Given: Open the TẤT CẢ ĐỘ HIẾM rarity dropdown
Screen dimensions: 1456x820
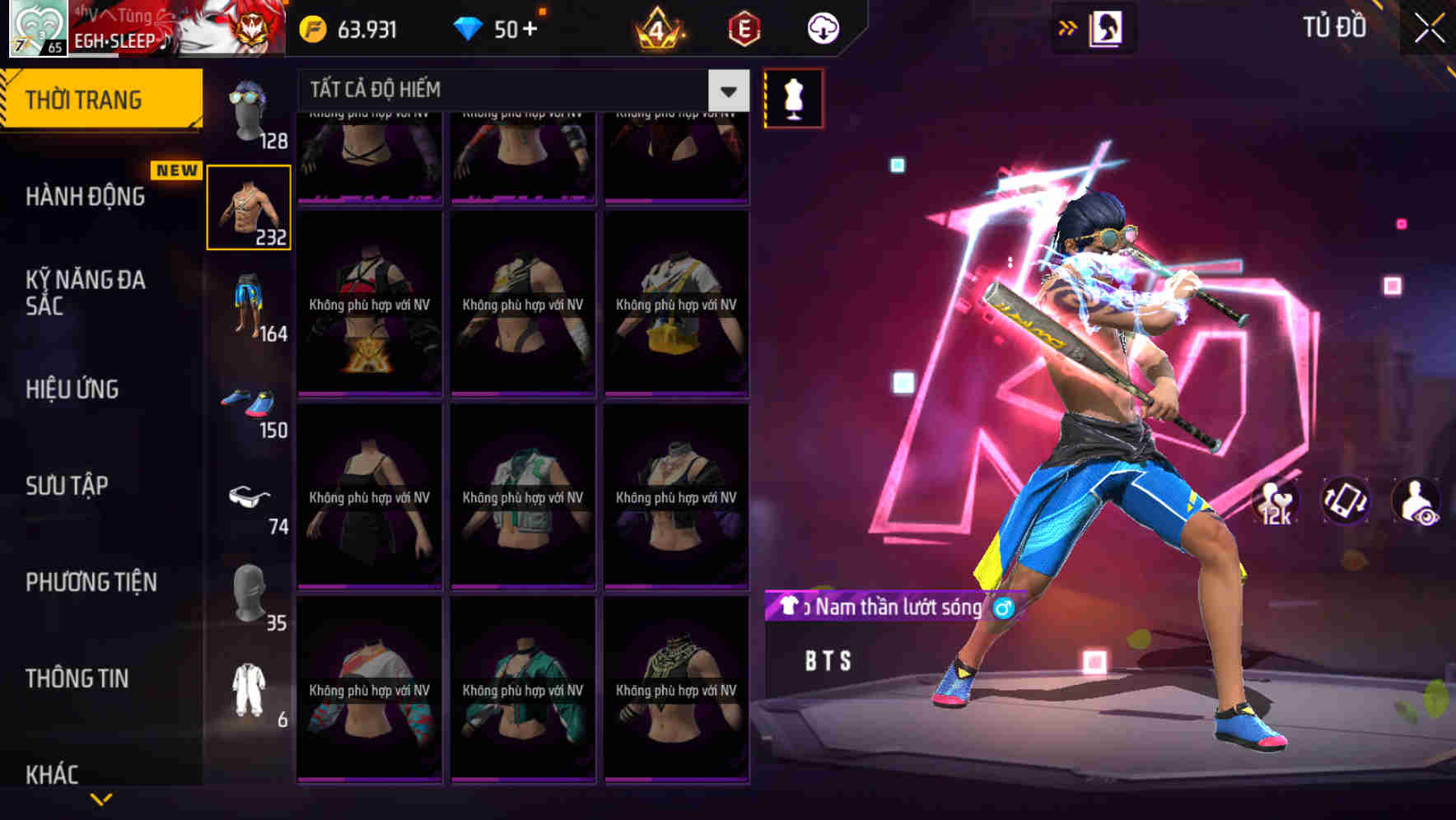Looking at the screenshot, I should [520, 91].
